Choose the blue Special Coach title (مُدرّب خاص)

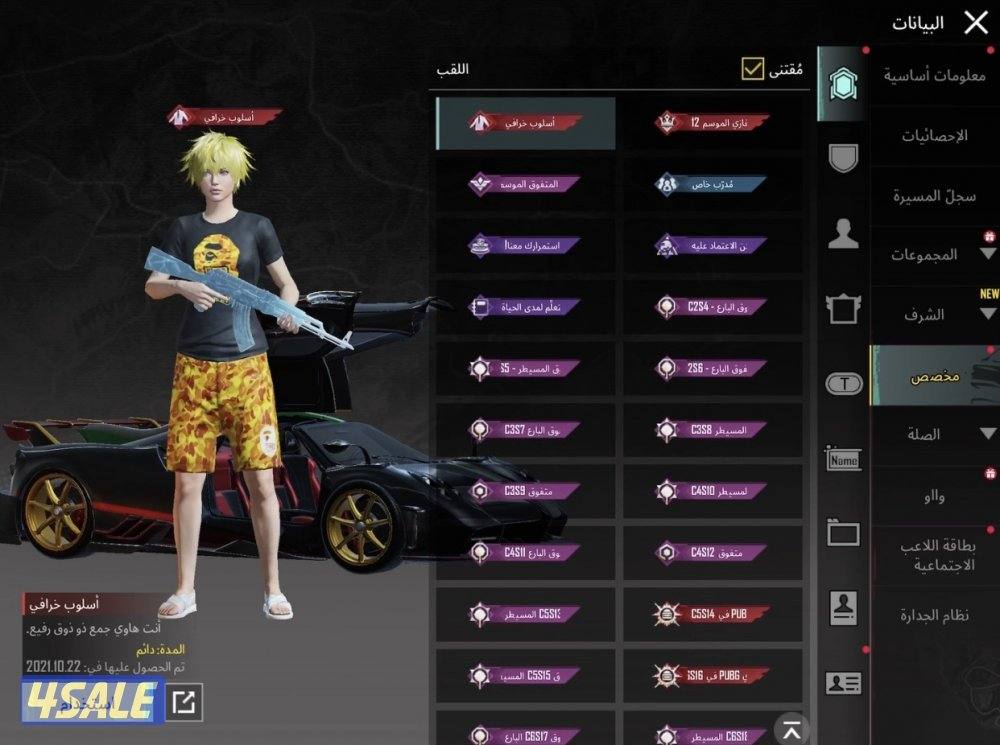(x=712, y=184)
